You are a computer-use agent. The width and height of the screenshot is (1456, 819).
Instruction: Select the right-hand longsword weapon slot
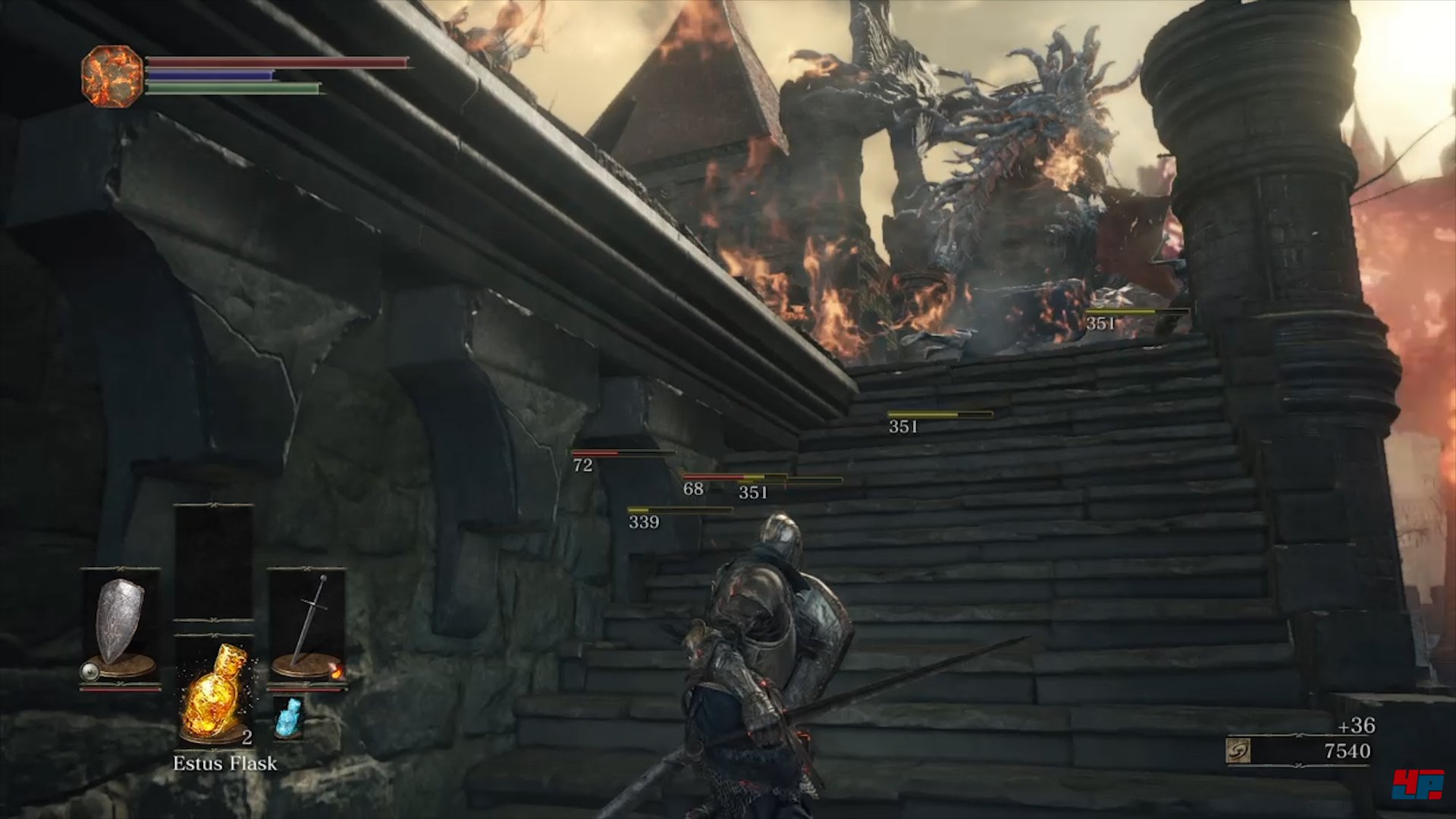pyautogui.click(x=307, y=626)
